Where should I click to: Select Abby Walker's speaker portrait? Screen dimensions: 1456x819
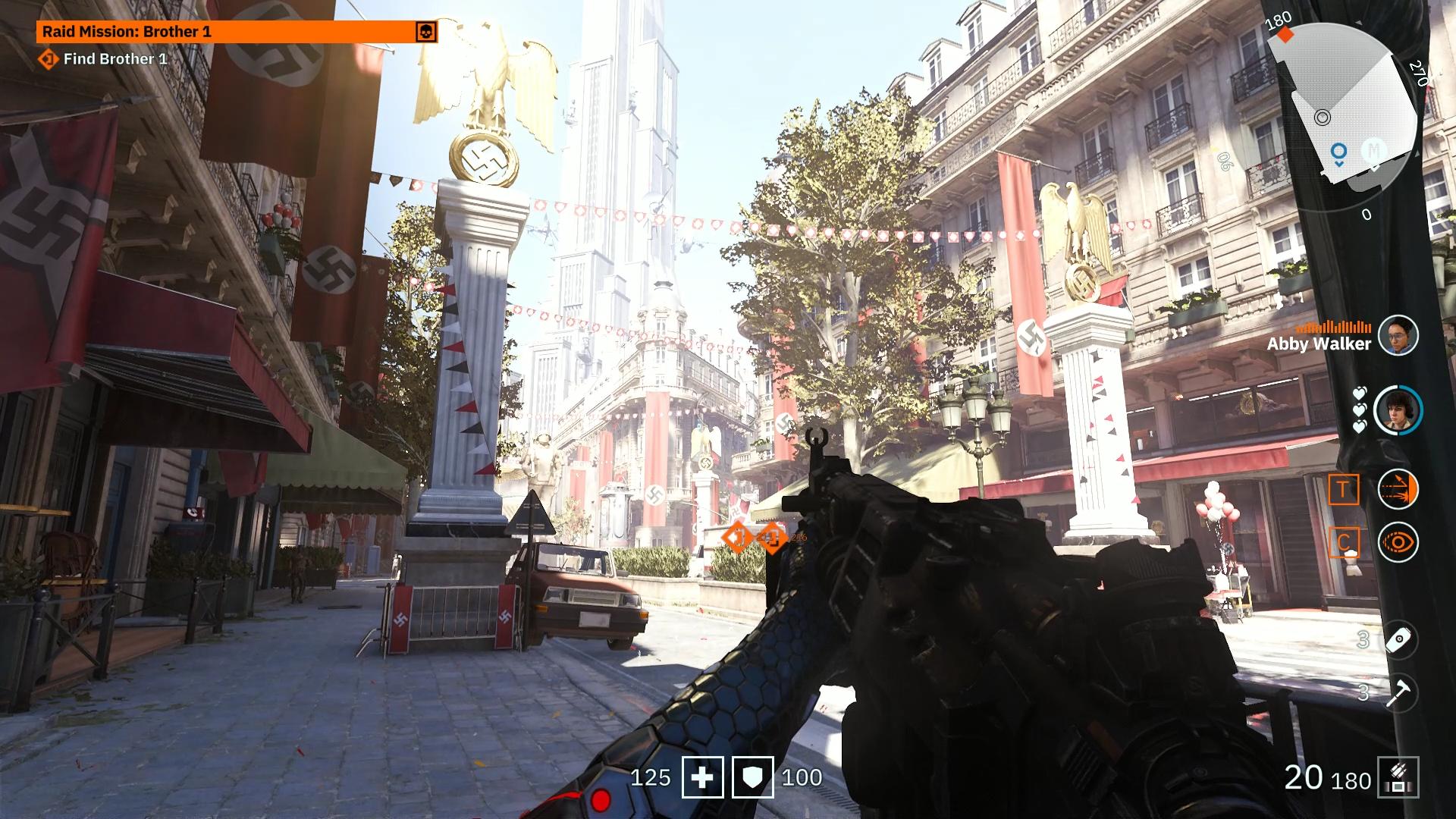pyautogui.click(x=1398, y=335)
